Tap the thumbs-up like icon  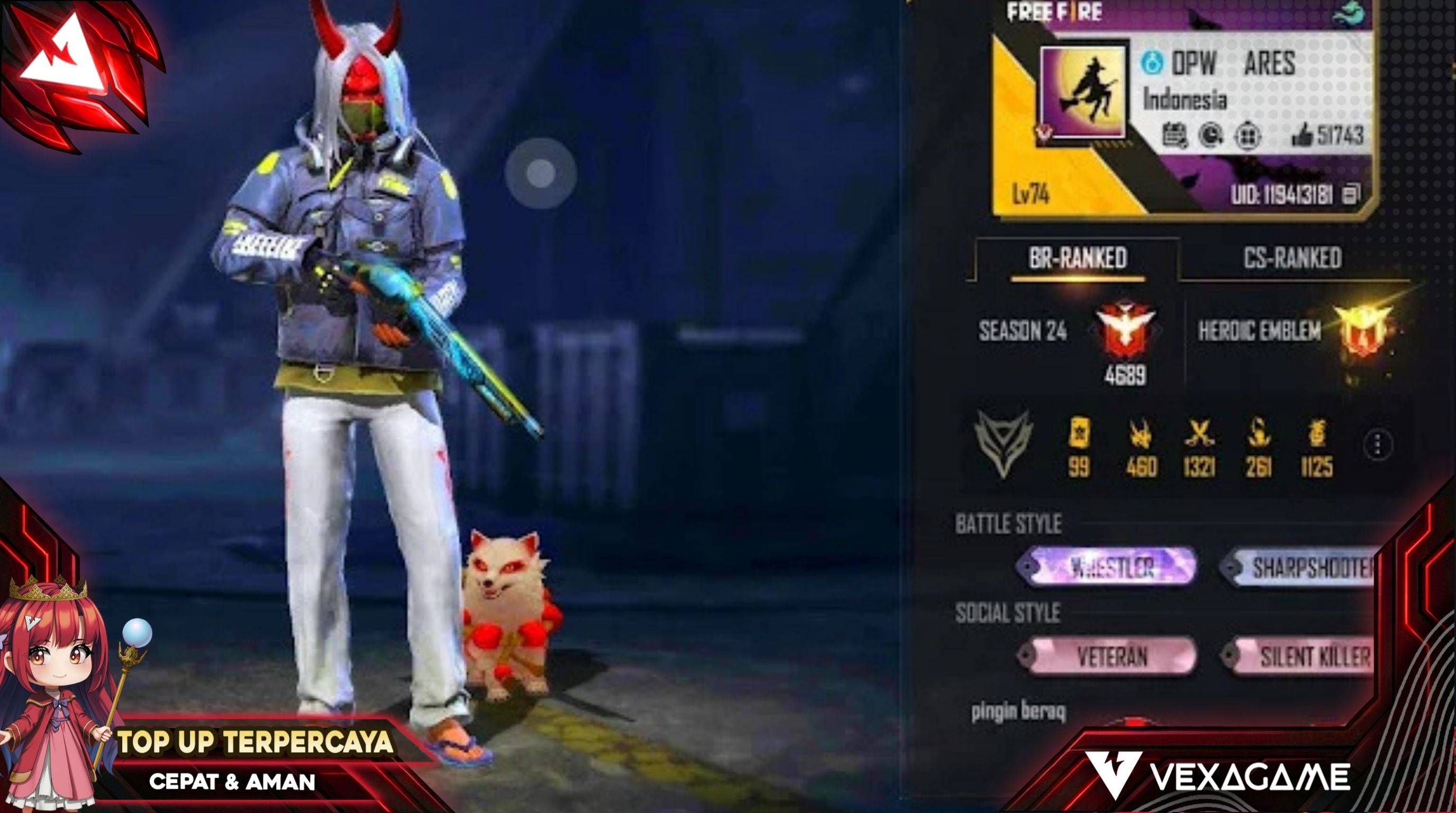point(1302,135)
